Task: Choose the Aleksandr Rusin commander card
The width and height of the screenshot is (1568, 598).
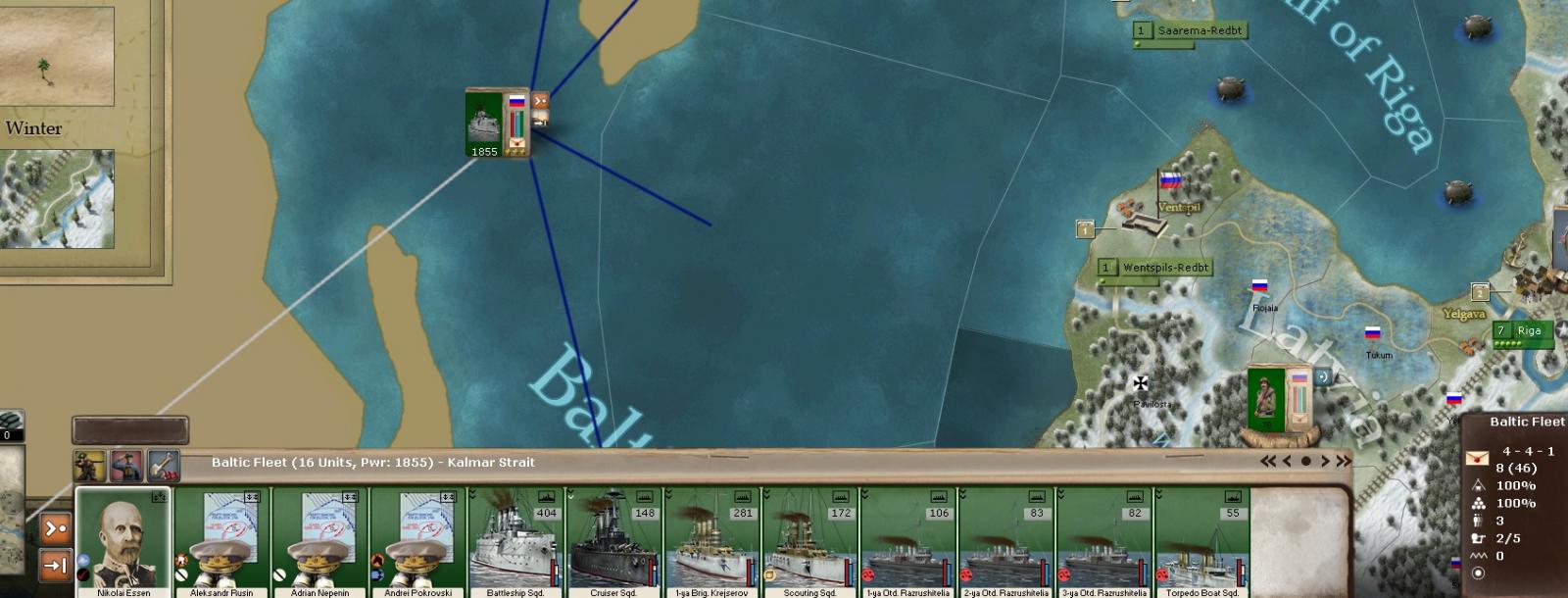Action: point(221,539)
